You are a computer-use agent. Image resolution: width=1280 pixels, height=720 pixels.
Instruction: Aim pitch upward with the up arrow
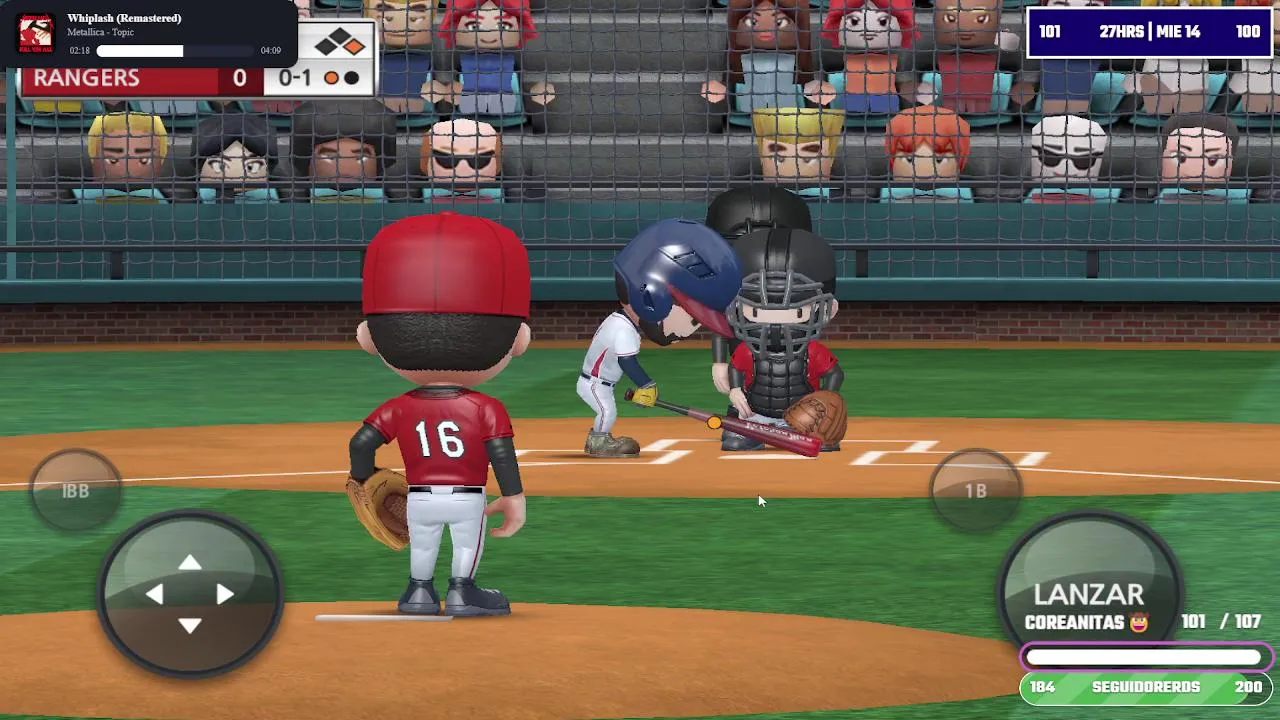(190, 564)
